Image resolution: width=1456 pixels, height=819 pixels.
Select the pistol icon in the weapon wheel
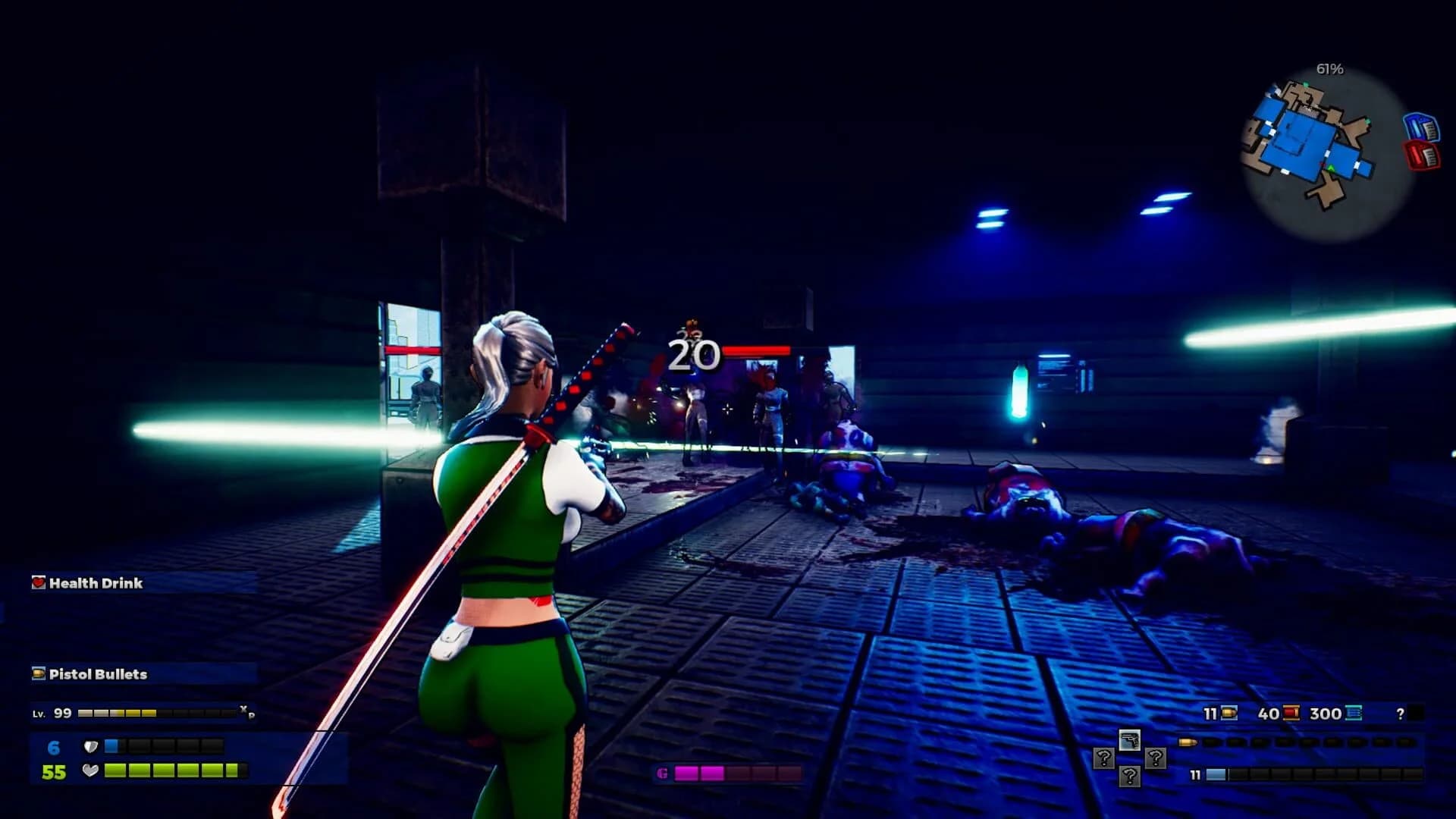coord(1130,741)
